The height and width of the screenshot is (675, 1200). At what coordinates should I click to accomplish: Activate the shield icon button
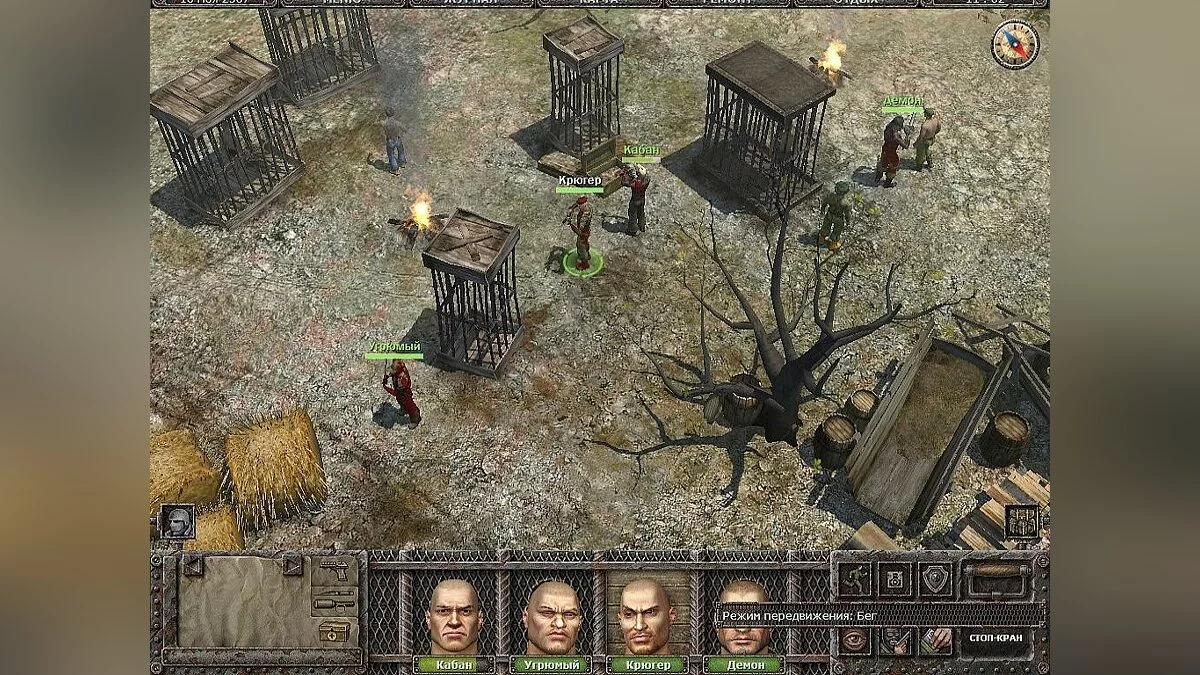935,579
